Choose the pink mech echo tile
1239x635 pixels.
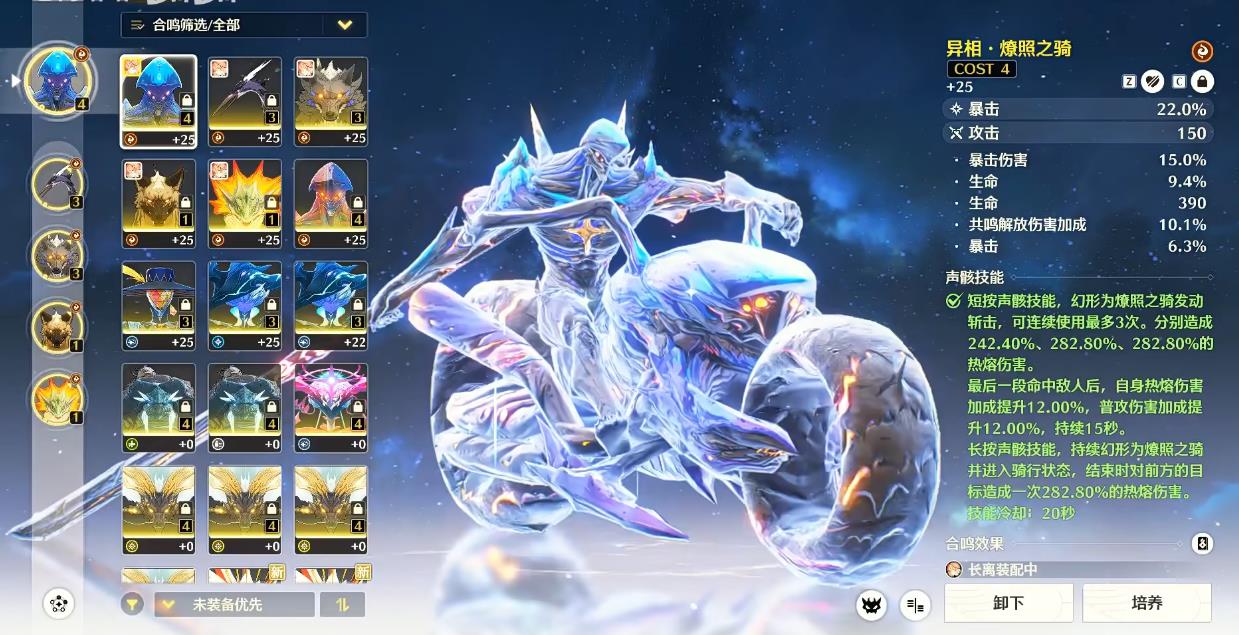(x=330, y=407)
